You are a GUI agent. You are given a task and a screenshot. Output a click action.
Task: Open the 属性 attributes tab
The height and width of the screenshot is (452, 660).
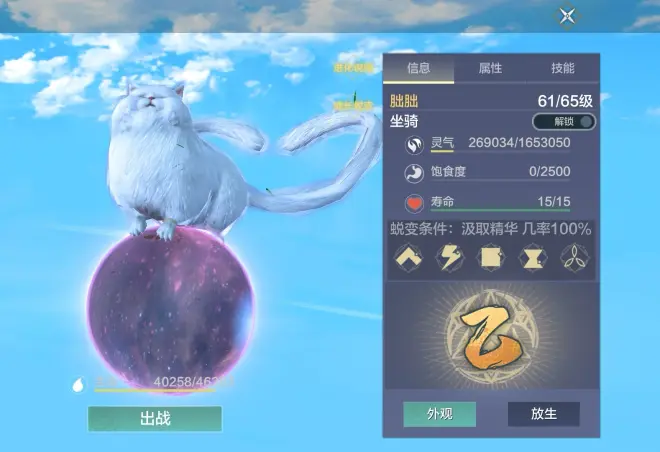490,68
